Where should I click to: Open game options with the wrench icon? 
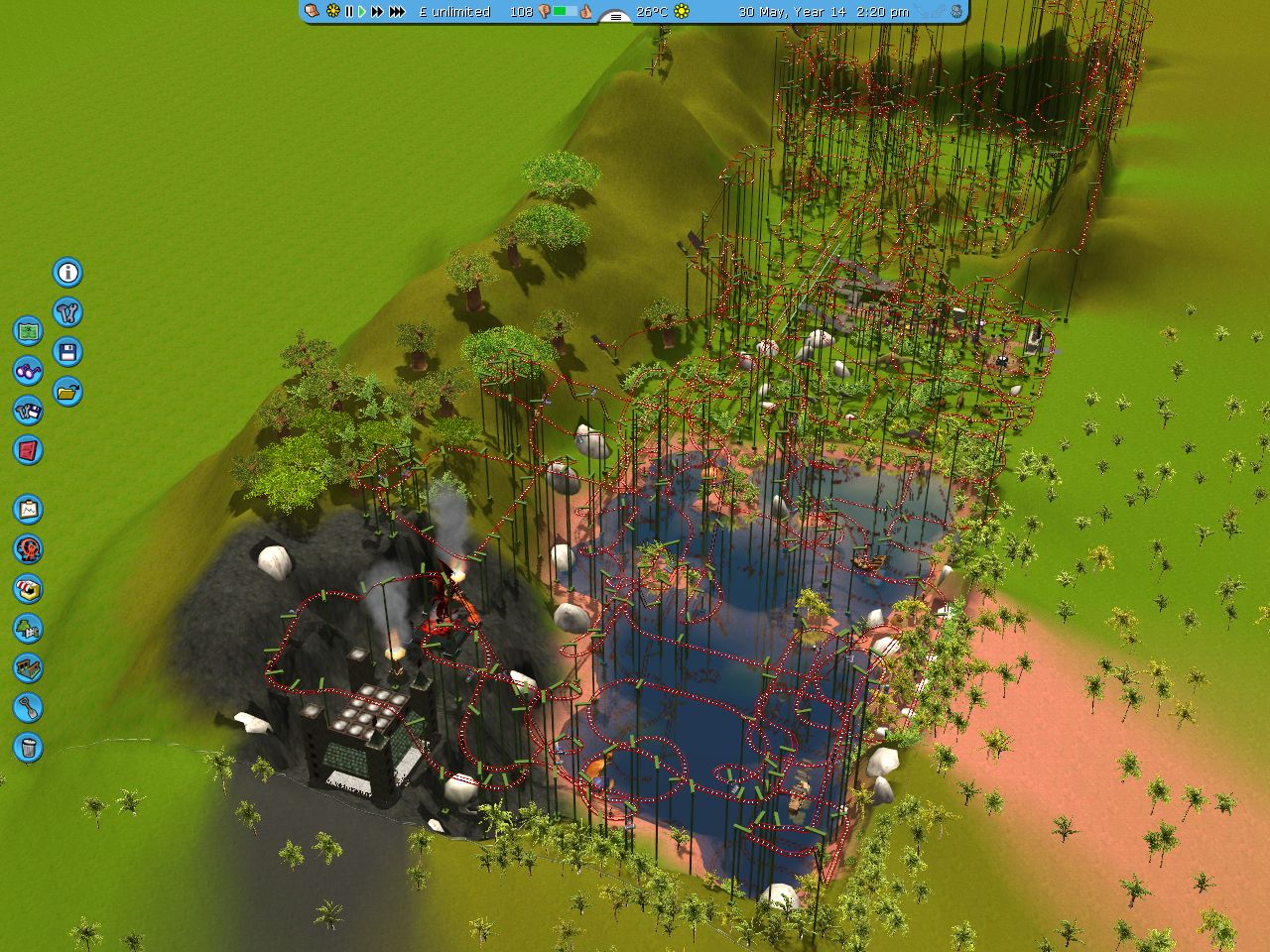67,312
